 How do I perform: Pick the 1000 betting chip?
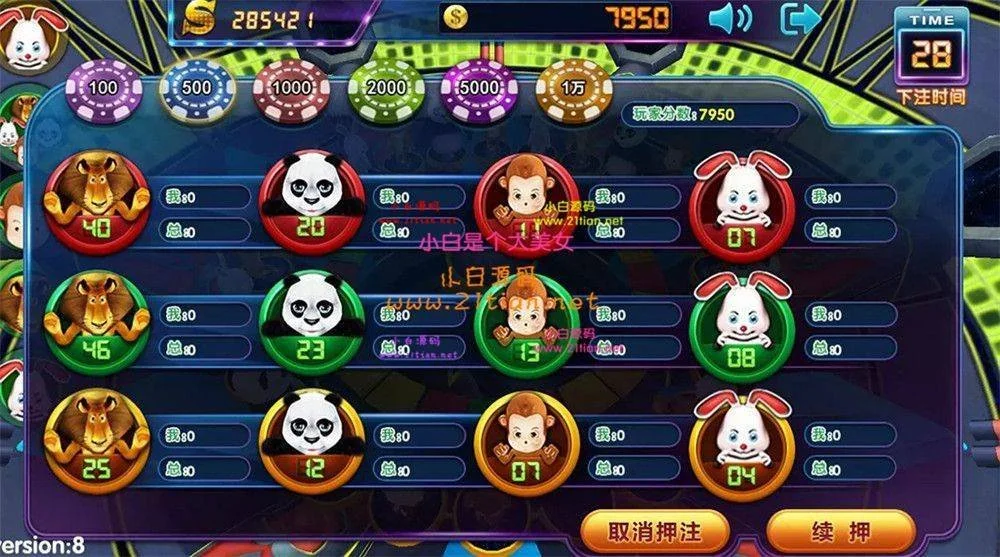tap(291, 88)
